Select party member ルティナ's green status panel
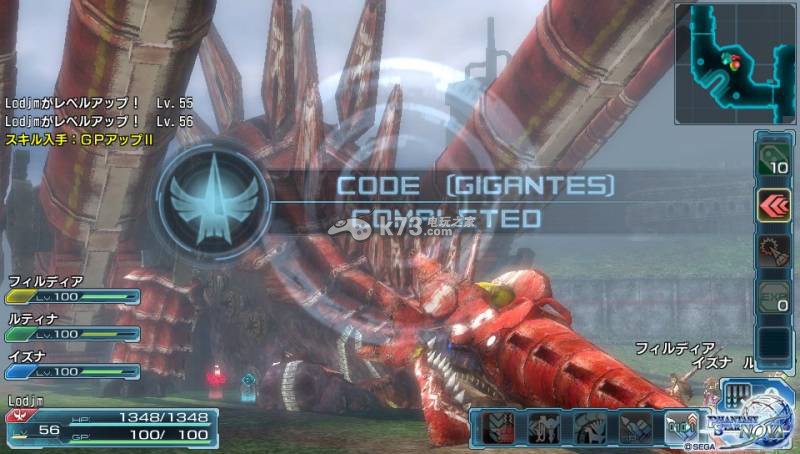The height and width of the screenshot is (454, 800). point(72,333)
